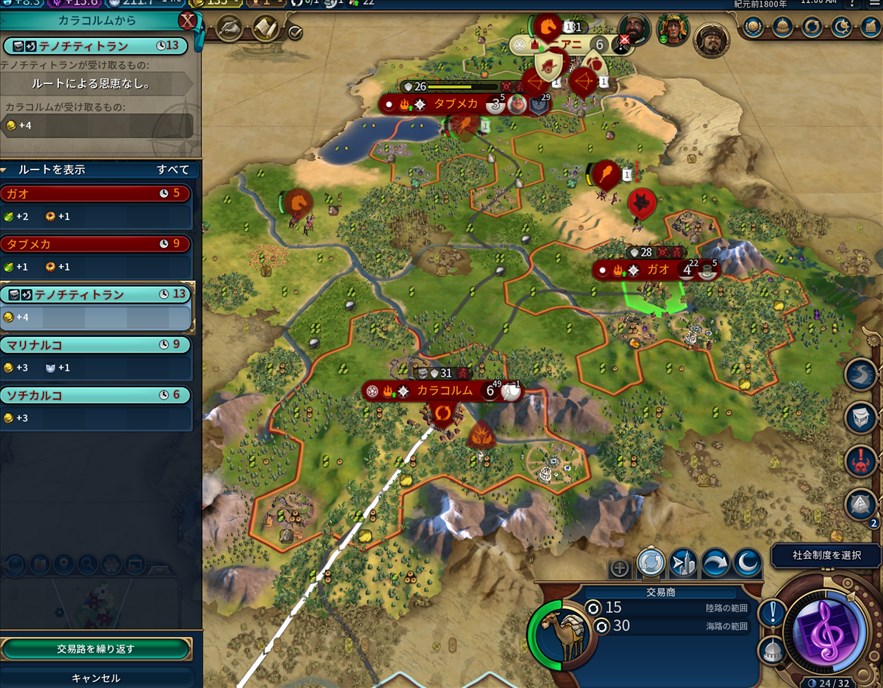
Task: Select the ガオ trade route destination
Action: 96,193
